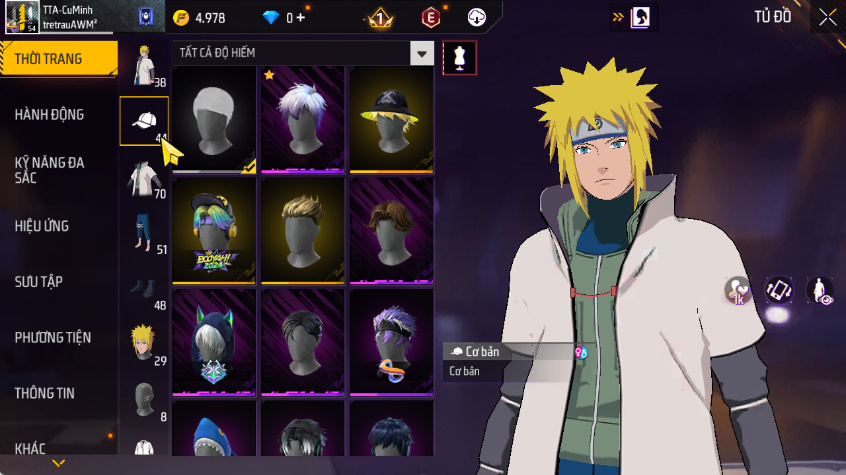The image size is (846, 475).
Task: Open the Thông Tin tab
Action: point(44,394)
